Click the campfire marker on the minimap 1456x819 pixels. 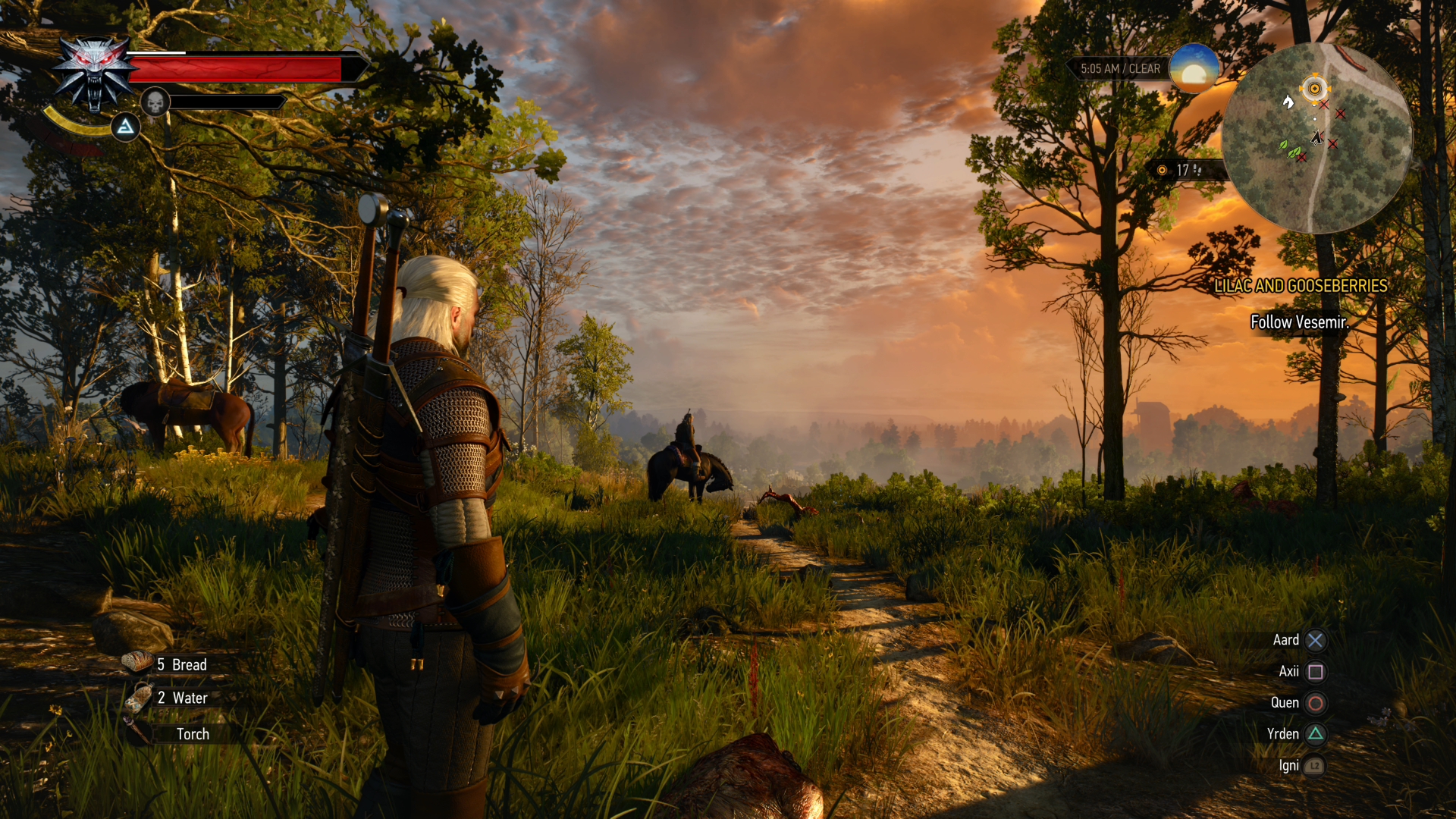tap(1288, 102)
